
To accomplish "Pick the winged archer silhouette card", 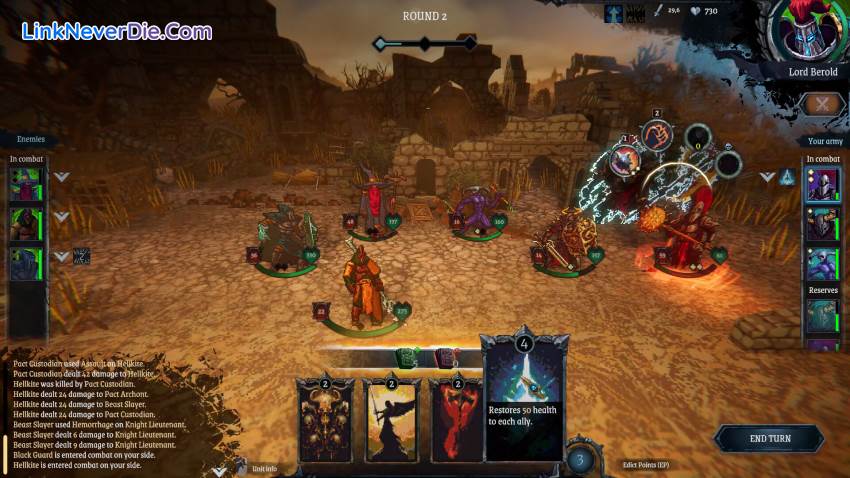I will pyautogui.click(x=392, y=420).
